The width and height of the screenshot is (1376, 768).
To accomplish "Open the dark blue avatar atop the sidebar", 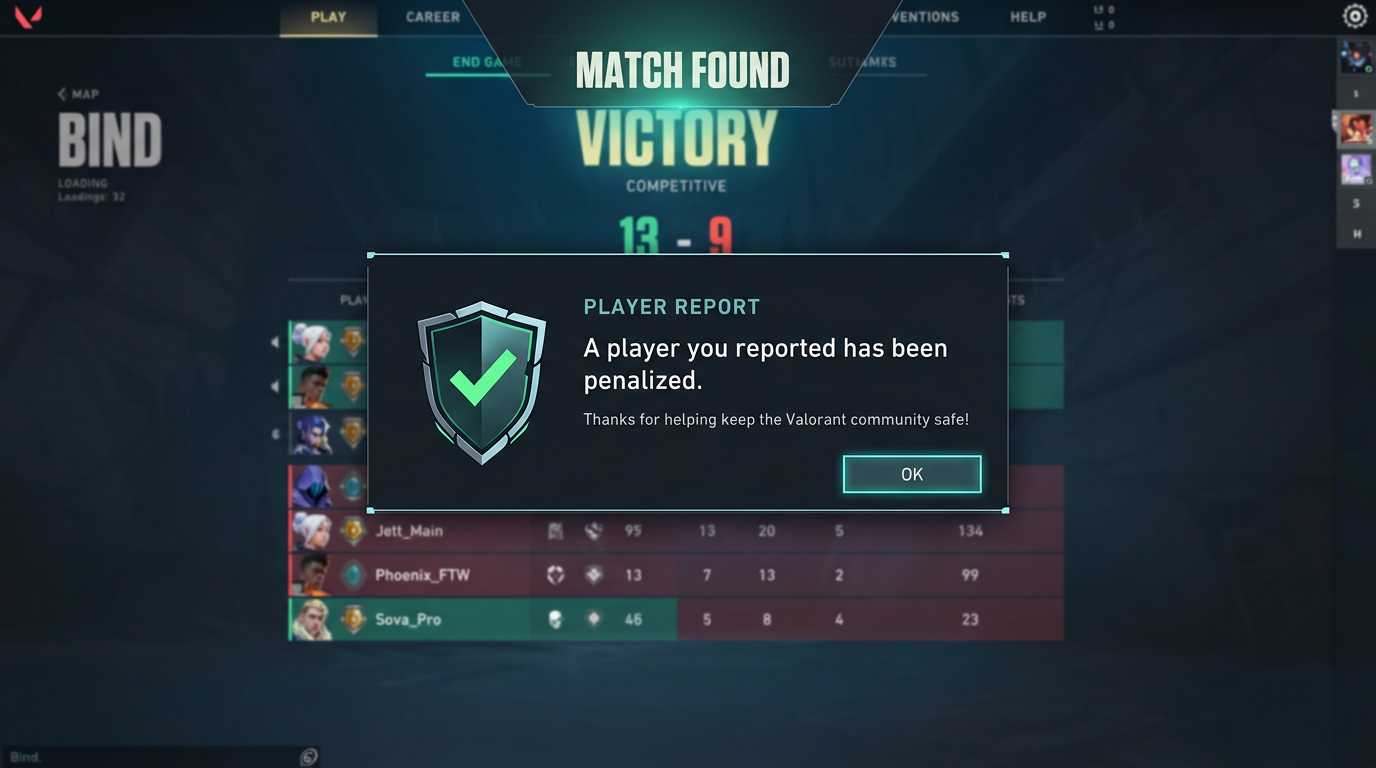I will (1356, 56).
